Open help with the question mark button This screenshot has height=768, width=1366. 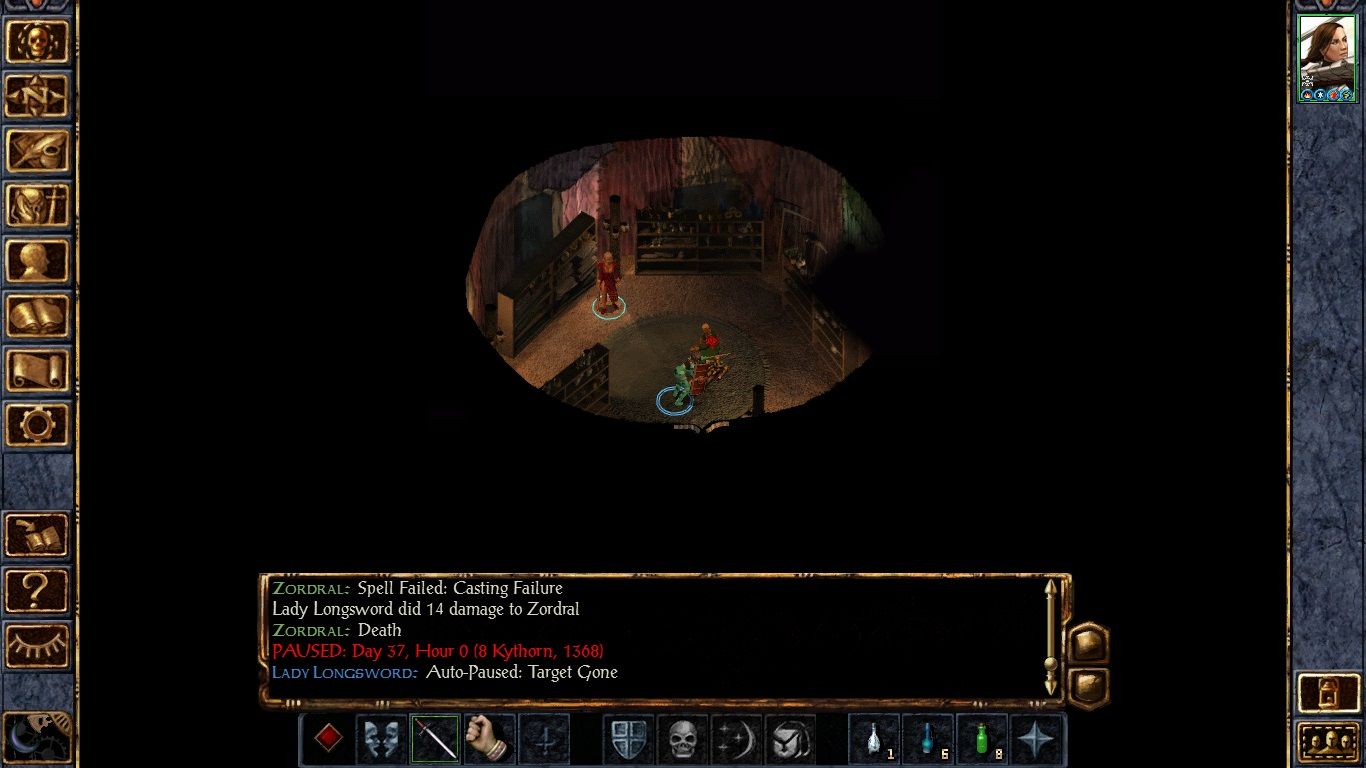(38, 591)
